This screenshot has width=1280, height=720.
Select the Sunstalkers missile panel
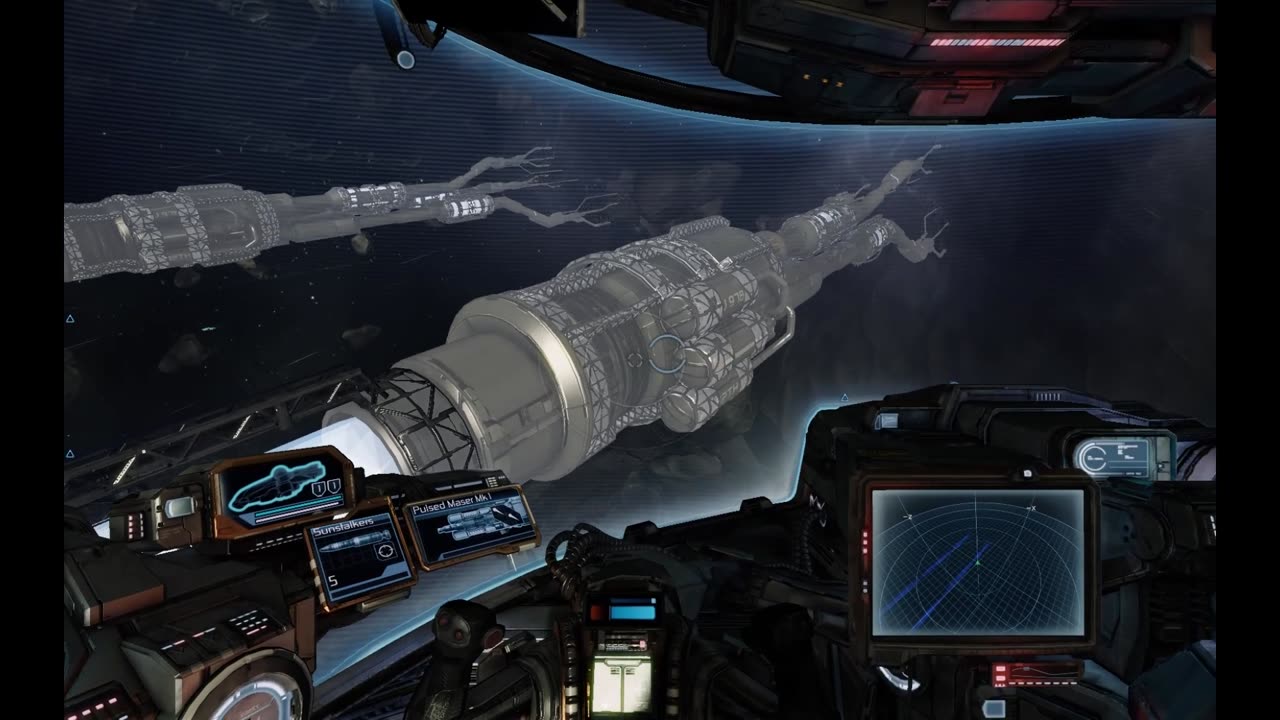click(359, 560)
